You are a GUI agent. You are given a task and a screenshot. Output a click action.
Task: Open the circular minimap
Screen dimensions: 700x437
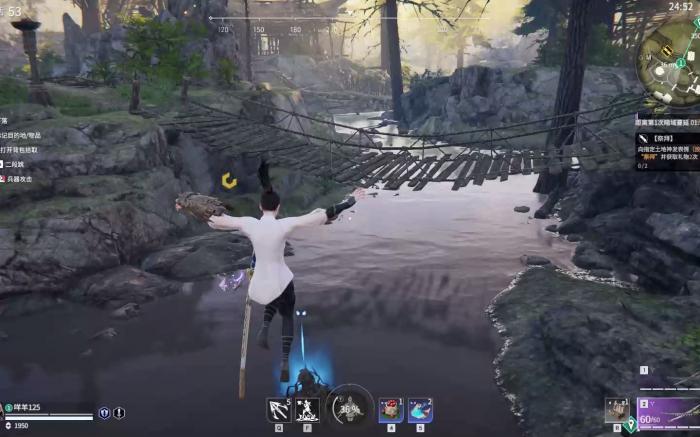[x=669, y=50]
